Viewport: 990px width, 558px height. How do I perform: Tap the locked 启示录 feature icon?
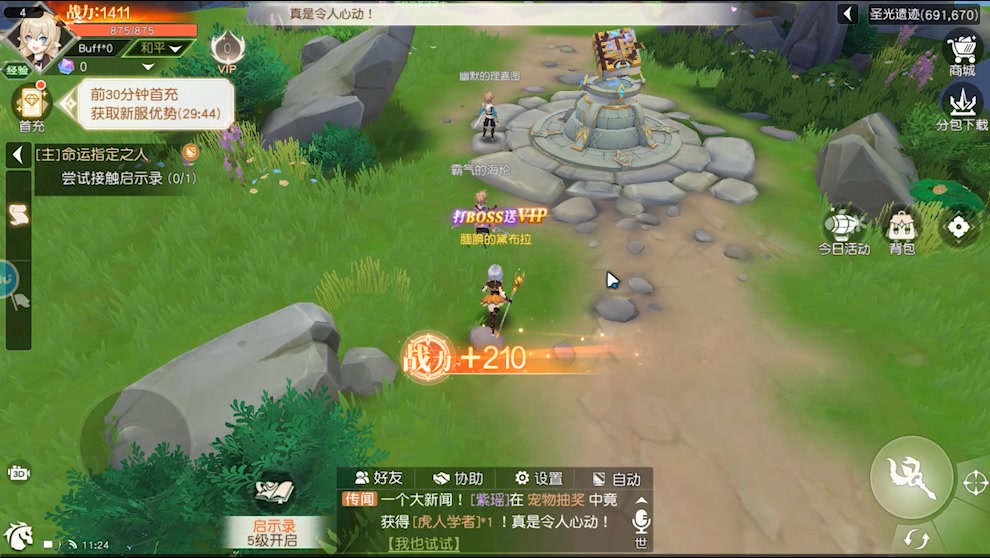coord(273,493)
